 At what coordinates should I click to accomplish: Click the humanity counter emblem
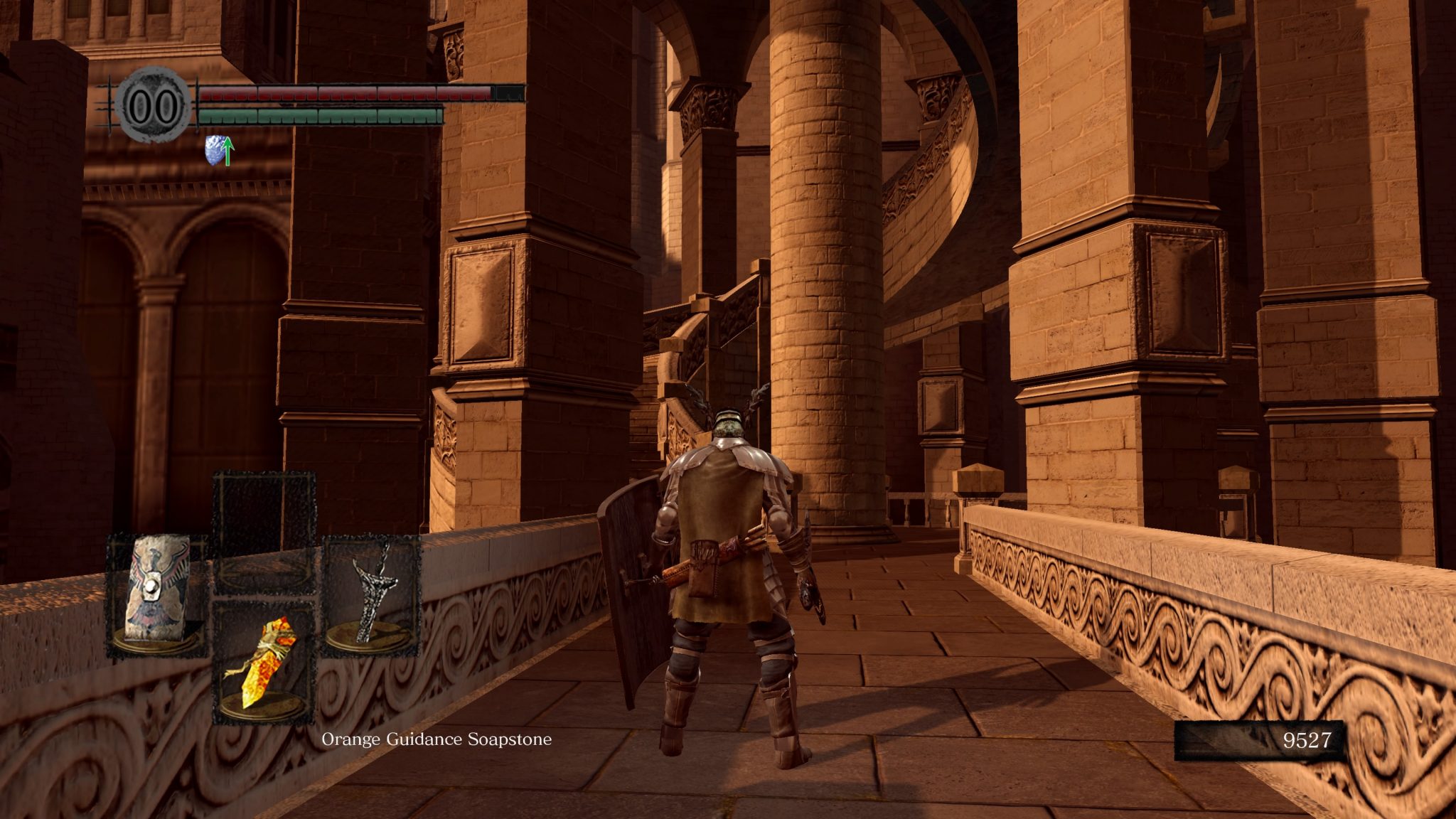pyautogui.click(x=154, y=106)
